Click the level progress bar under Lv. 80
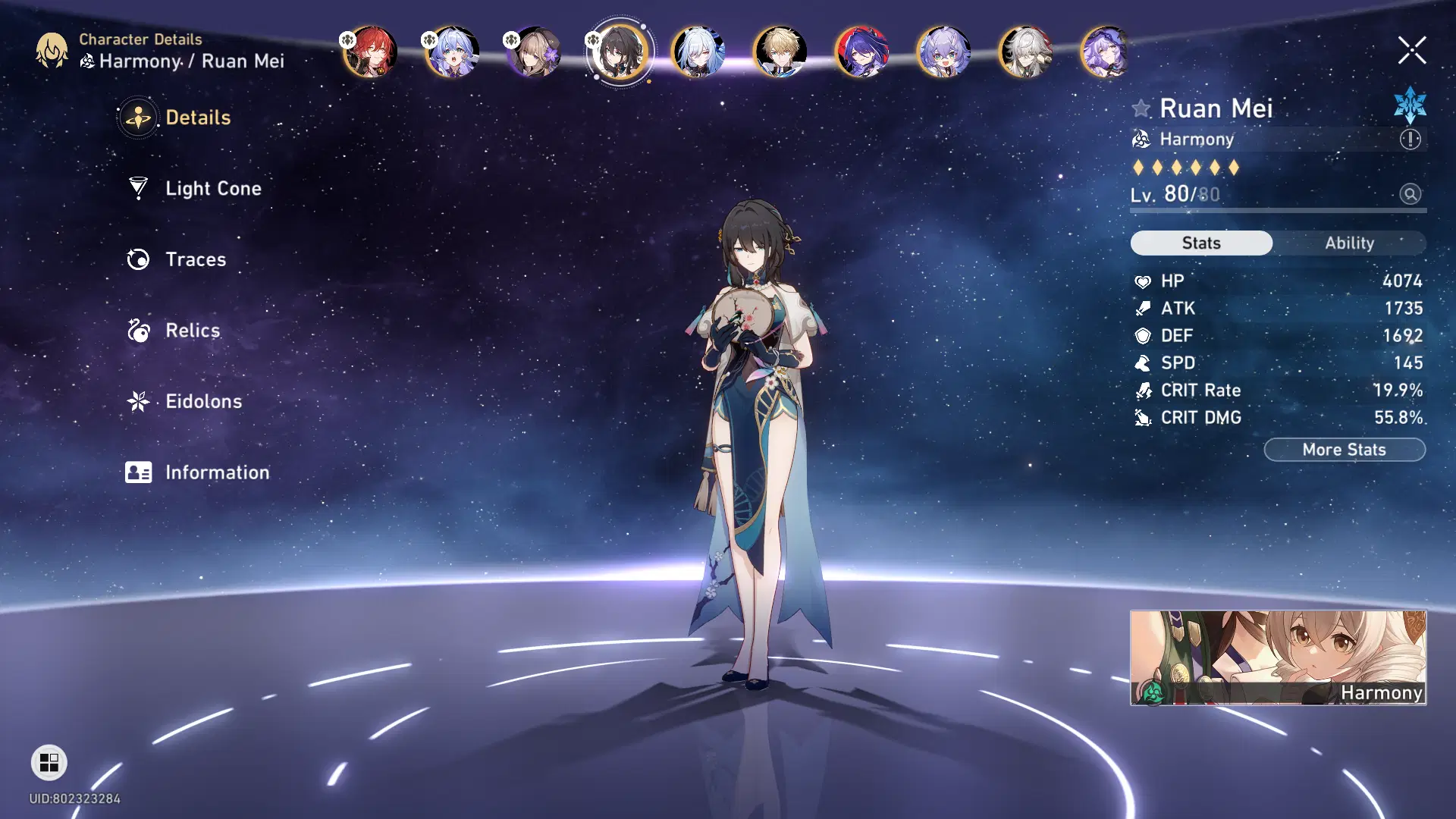 [1278, 211]
